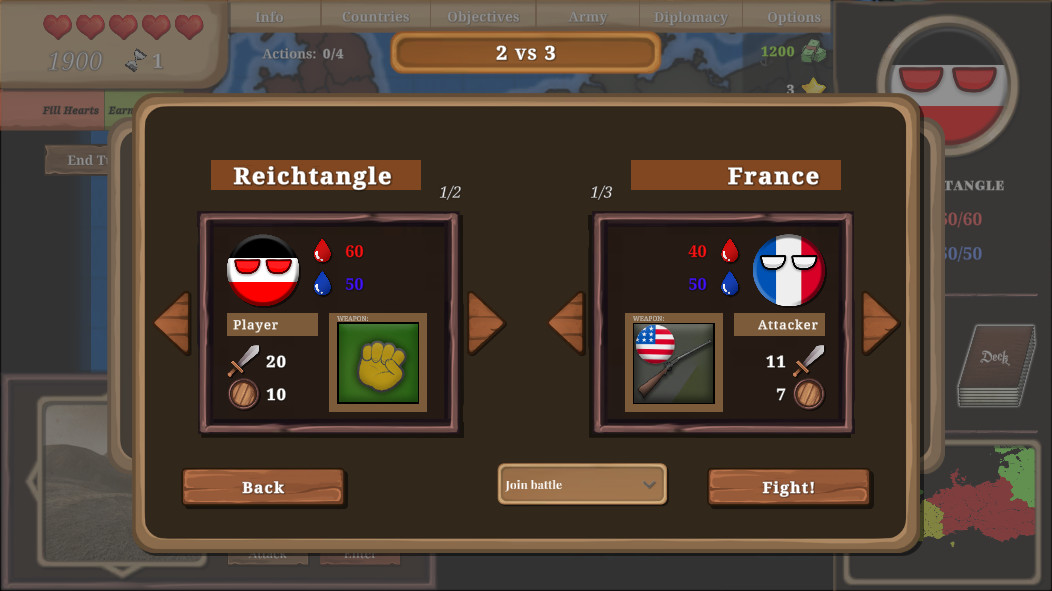
Task: Switch to the Countries tab
Action: coord(375,16)
